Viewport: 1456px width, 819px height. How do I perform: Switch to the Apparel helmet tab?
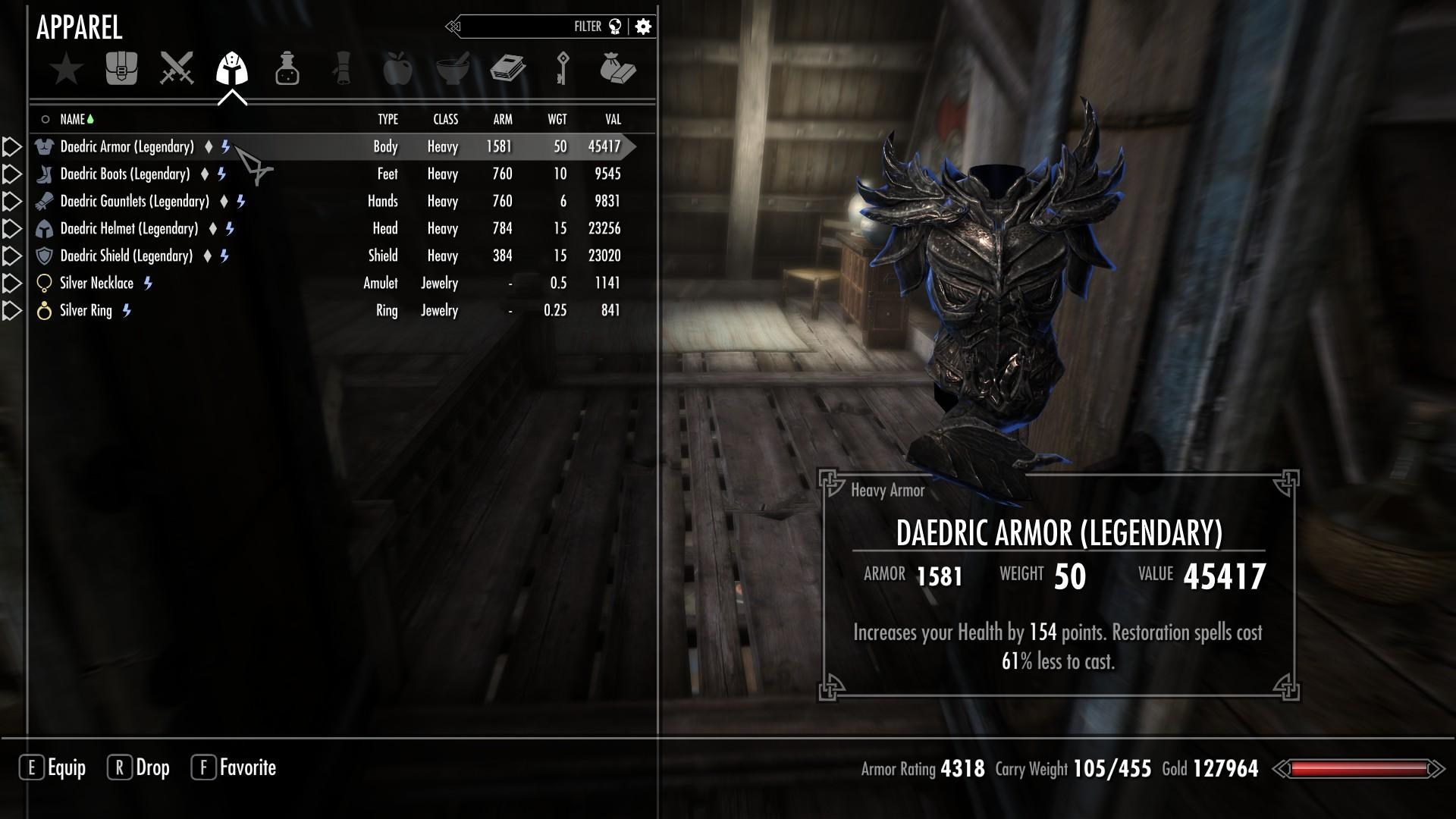click(x=232, y=68)
